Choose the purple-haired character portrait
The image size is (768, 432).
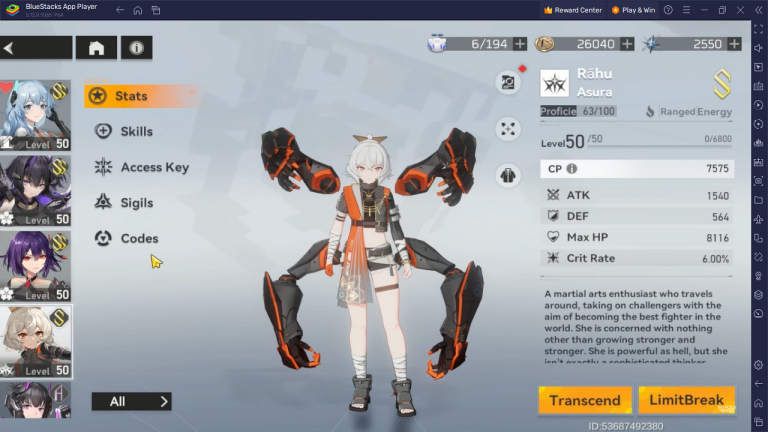pos(35,265)
